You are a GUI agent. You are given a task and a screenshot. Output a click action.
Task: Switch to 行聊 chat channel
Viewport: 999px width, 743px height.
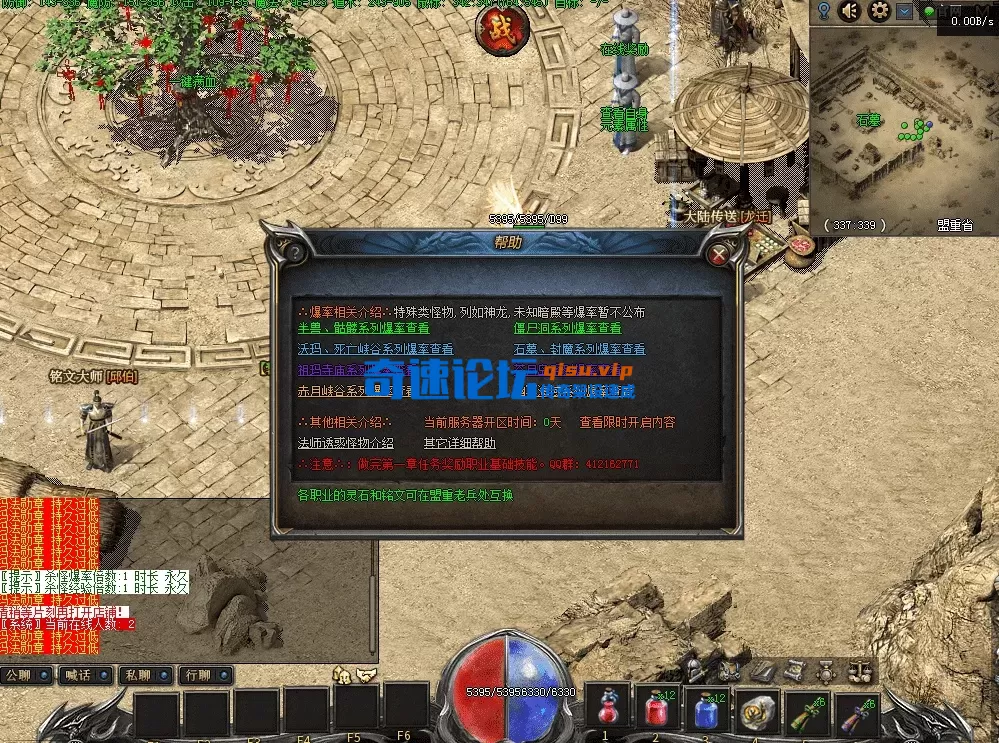(x=205, y=675)
